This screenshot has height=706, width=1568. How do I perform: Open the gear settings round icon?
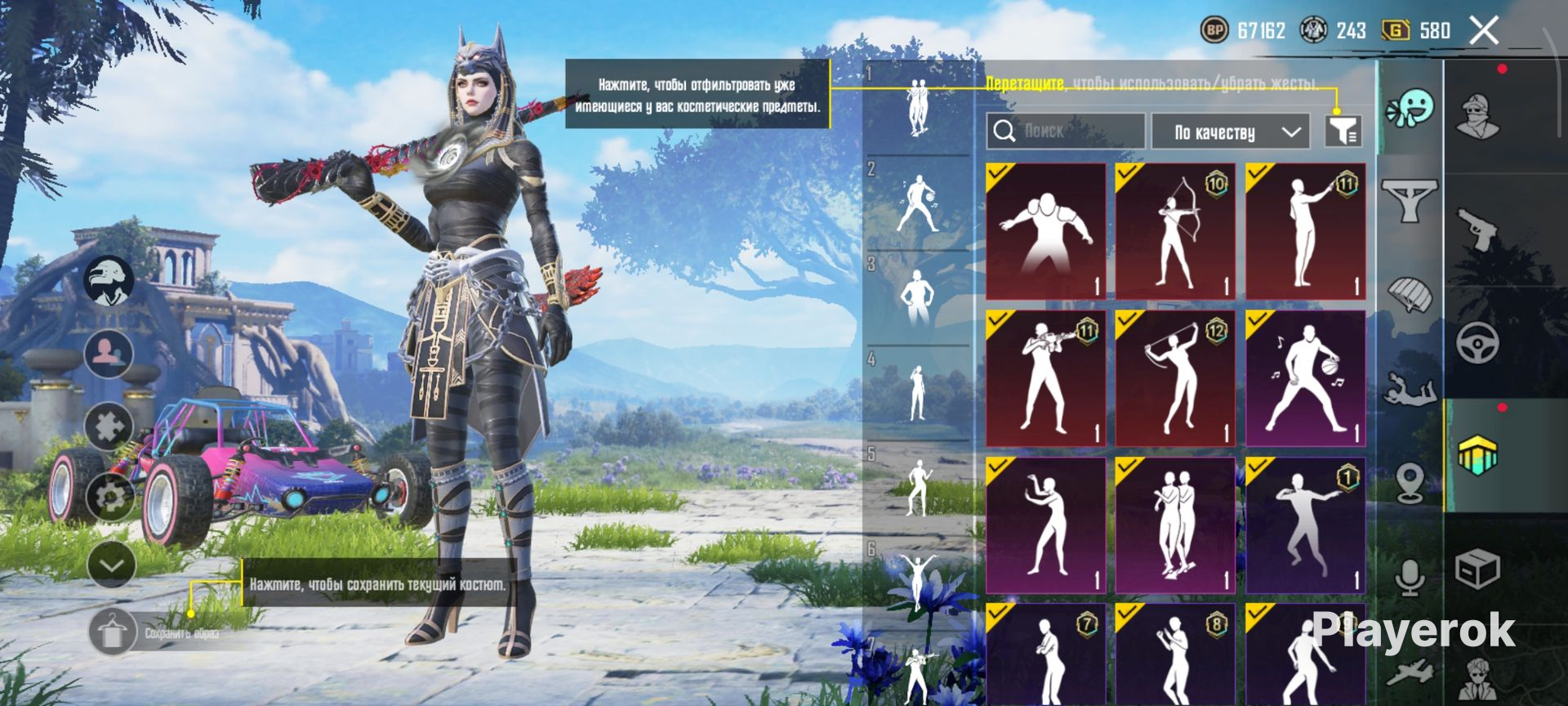click(109, 494)
